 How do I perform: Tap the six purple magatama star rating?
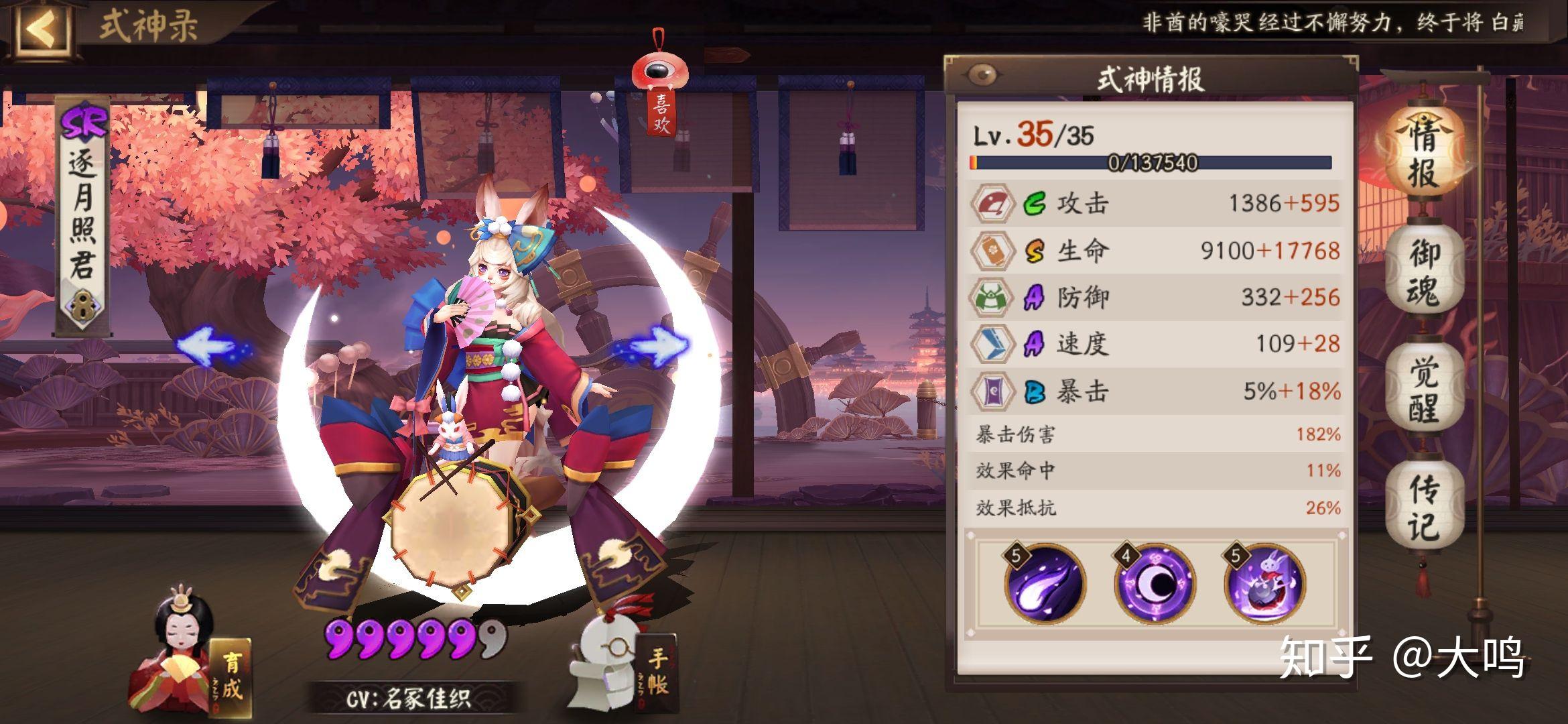pyautogui.click(x=415, y=638)
